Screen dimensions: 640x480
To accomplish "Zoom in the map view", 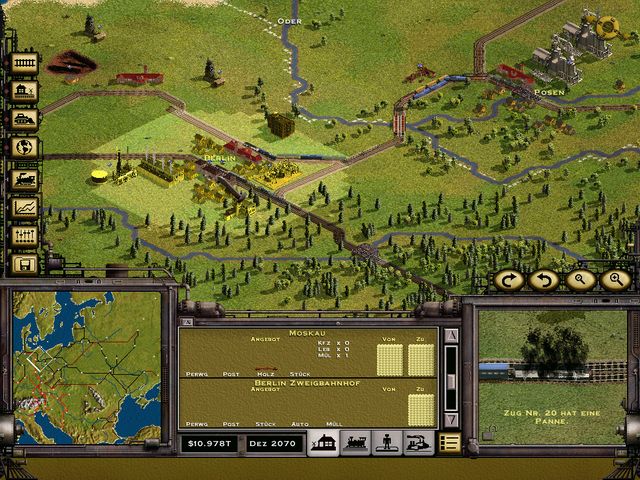I will click(x=614, y=280).
